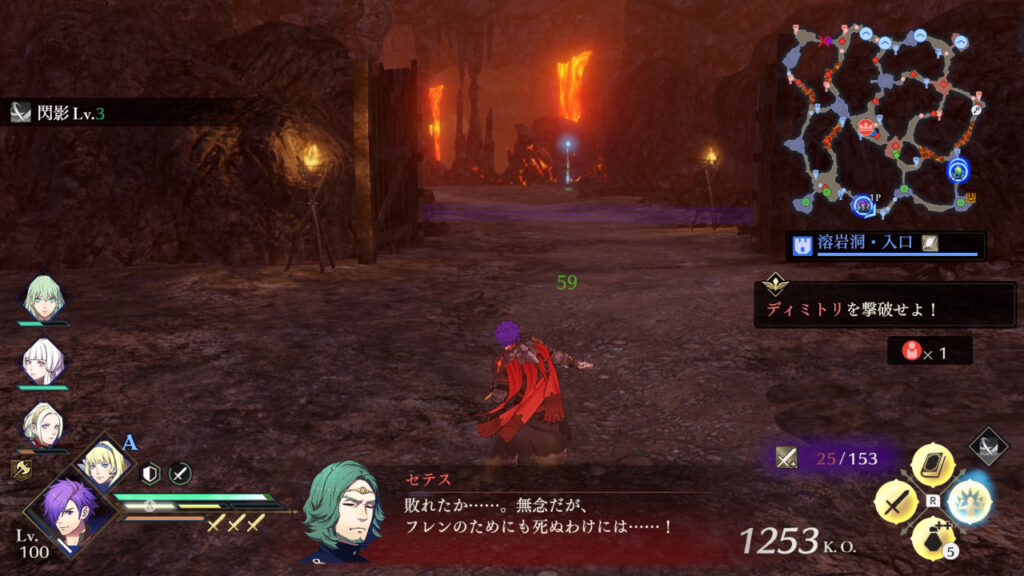This screenshot has height=576, width=1024.
Task: Select the shield status icon
Action: tap(151, 473)
